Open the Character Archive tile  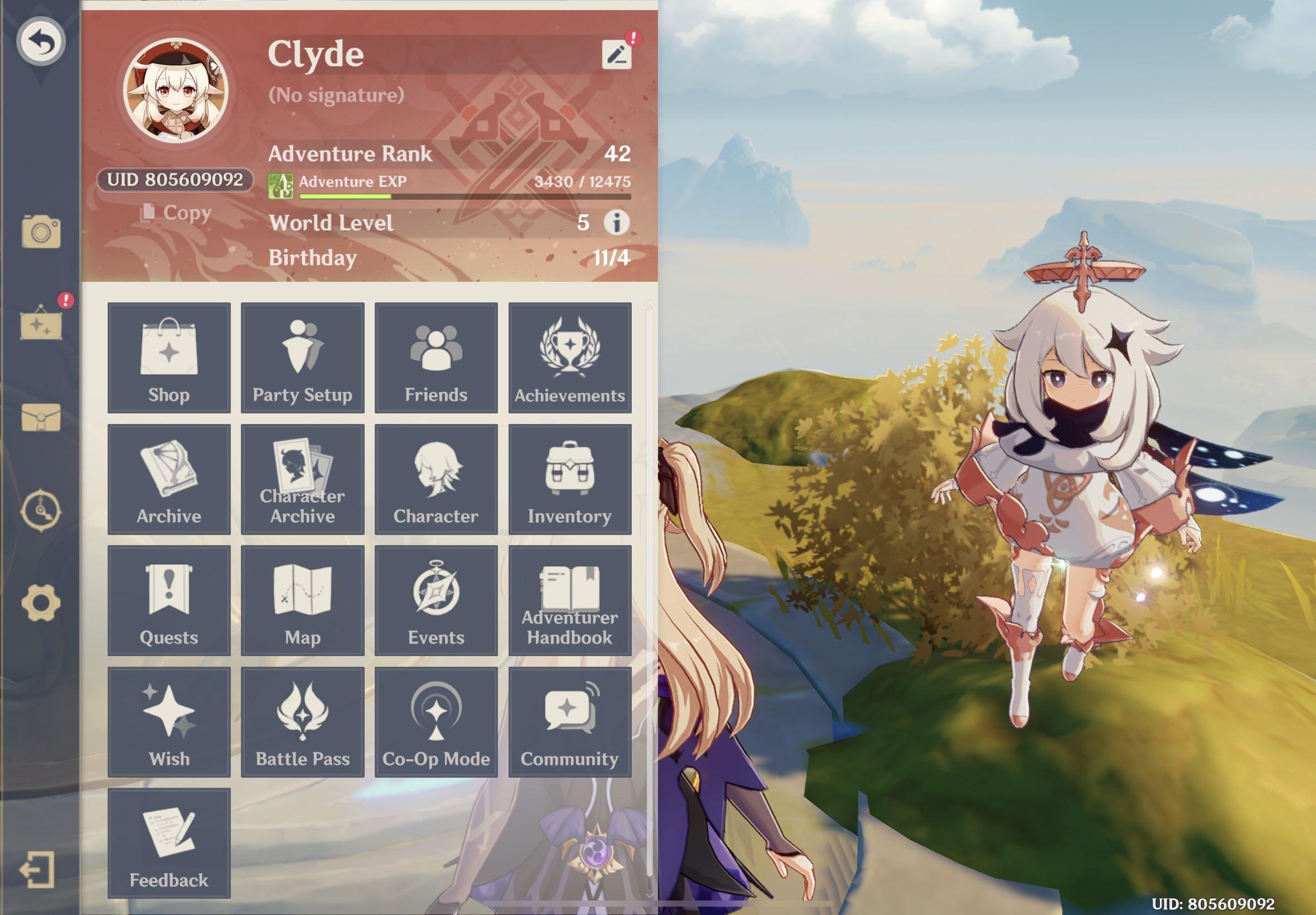pos(302,479)
